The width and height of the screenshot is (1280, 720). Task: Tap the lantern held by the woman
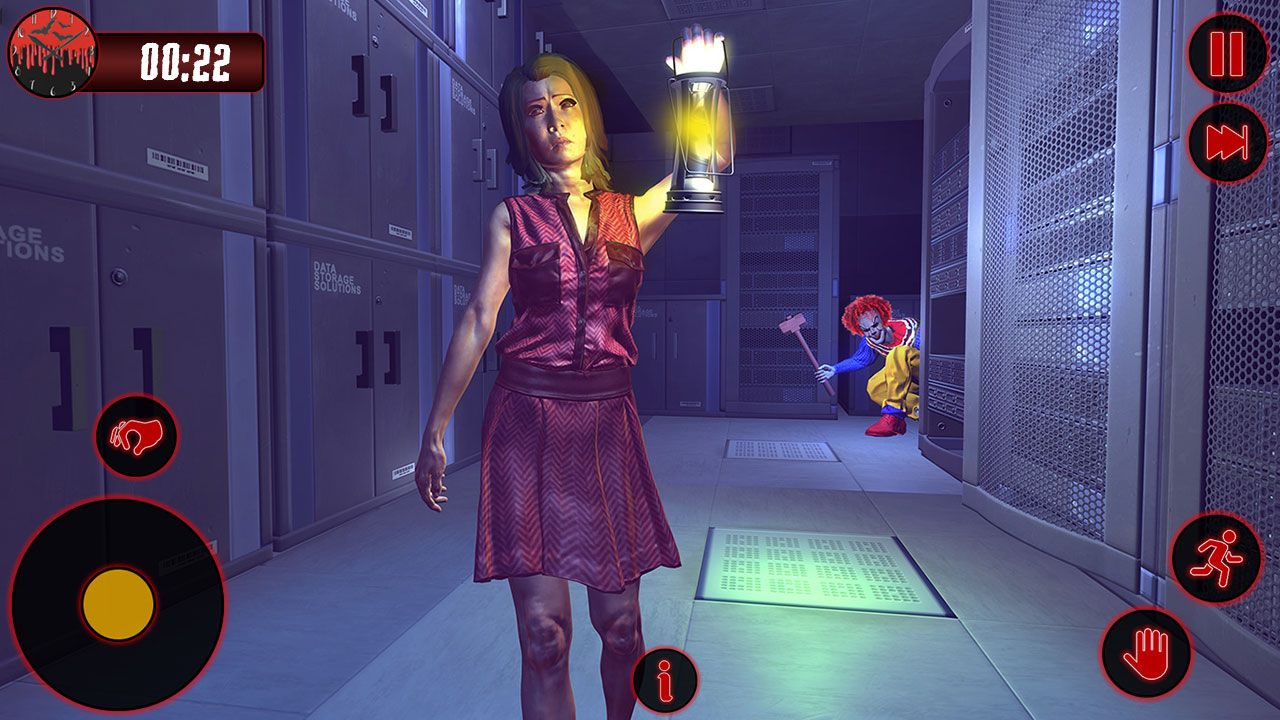pyautogui.click(x=697, y=130)
